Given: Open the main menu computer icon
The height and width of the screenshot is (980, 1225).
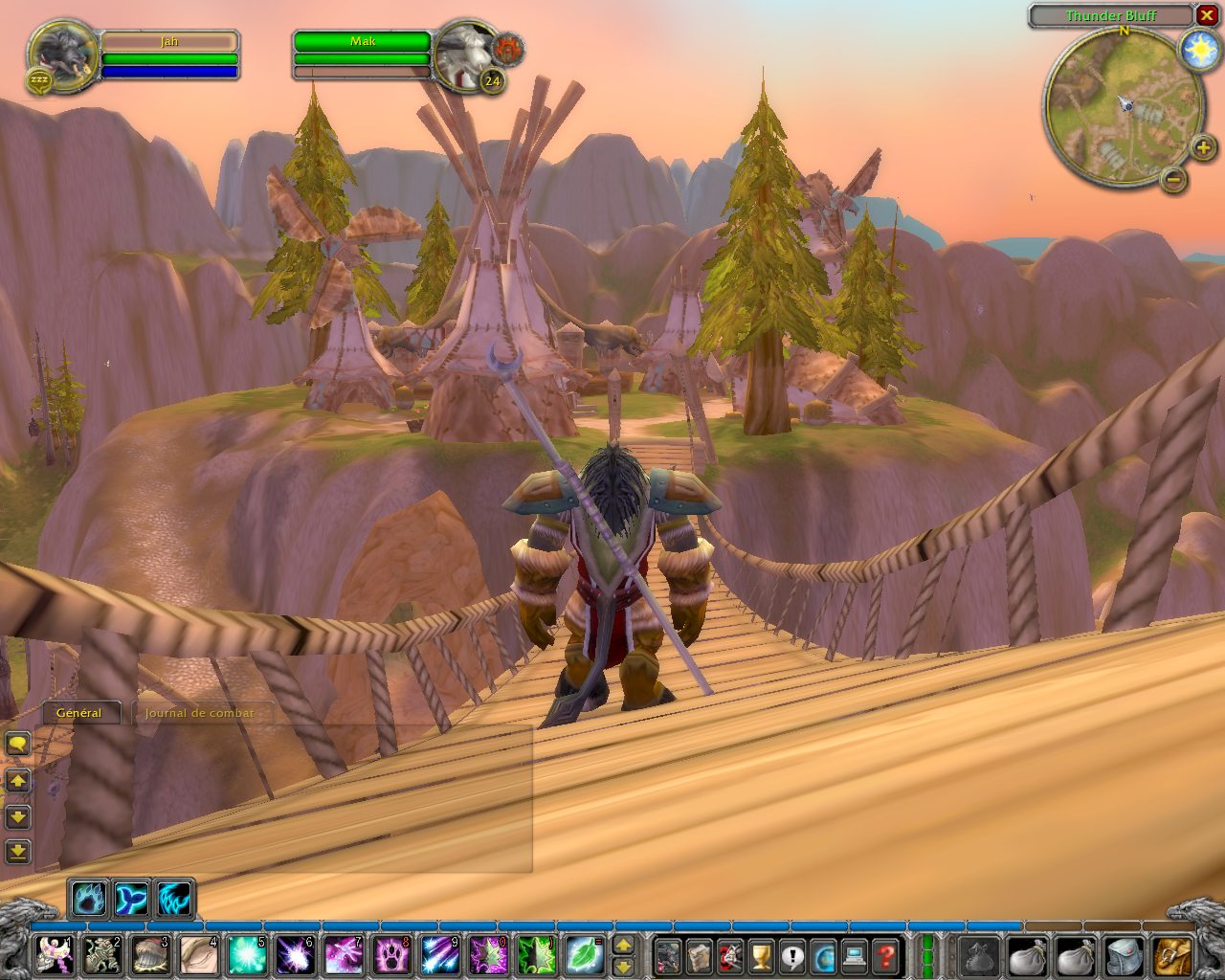Looking at the screenshot, I should click(x=856, y=955).
